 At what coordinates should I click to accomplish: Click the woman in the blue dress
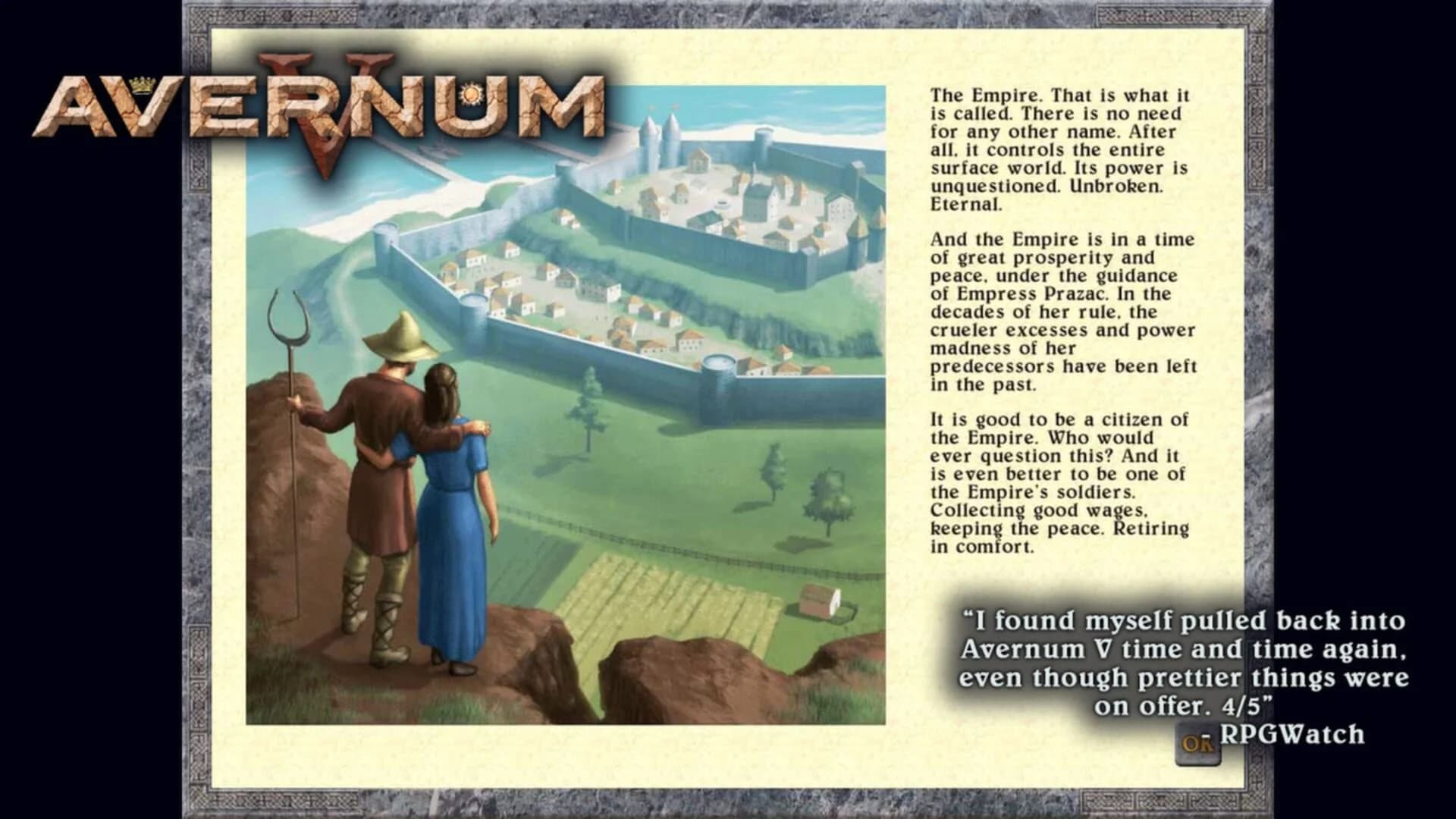[455, 516]
